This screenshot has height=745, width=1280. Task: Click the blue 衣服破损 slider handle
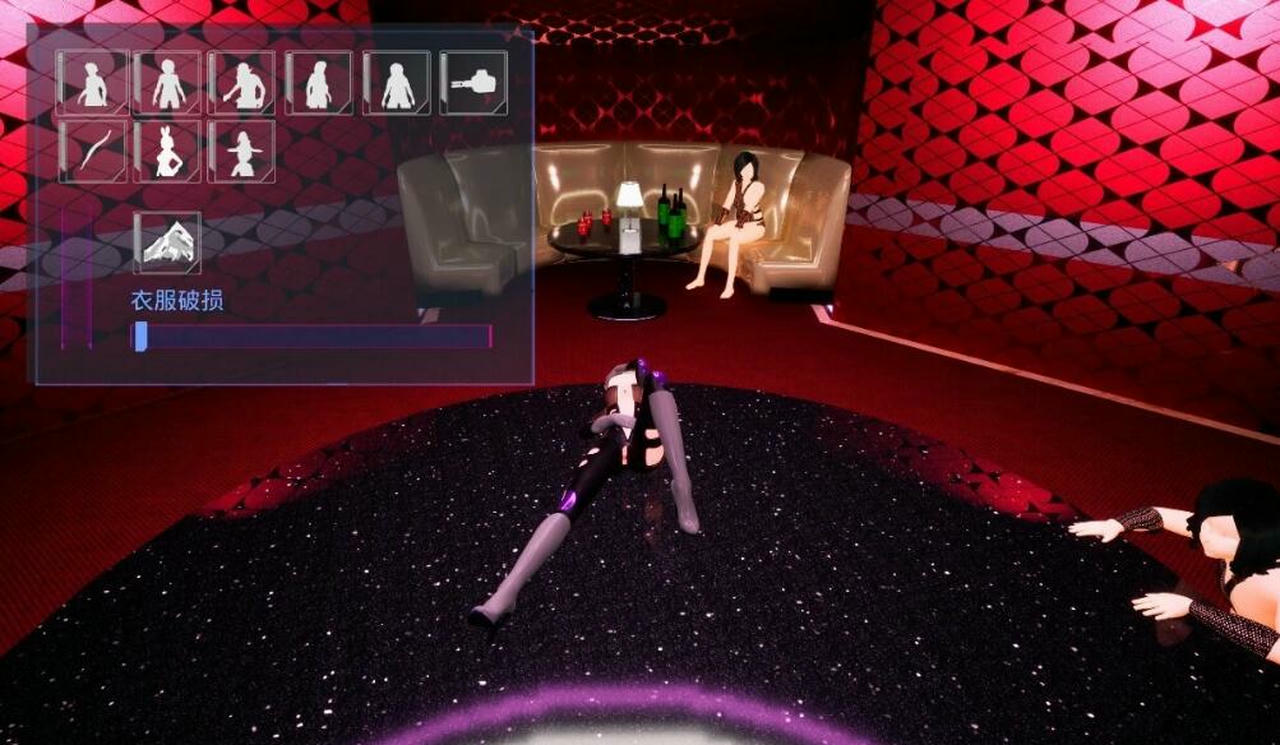tap(142, 337)
